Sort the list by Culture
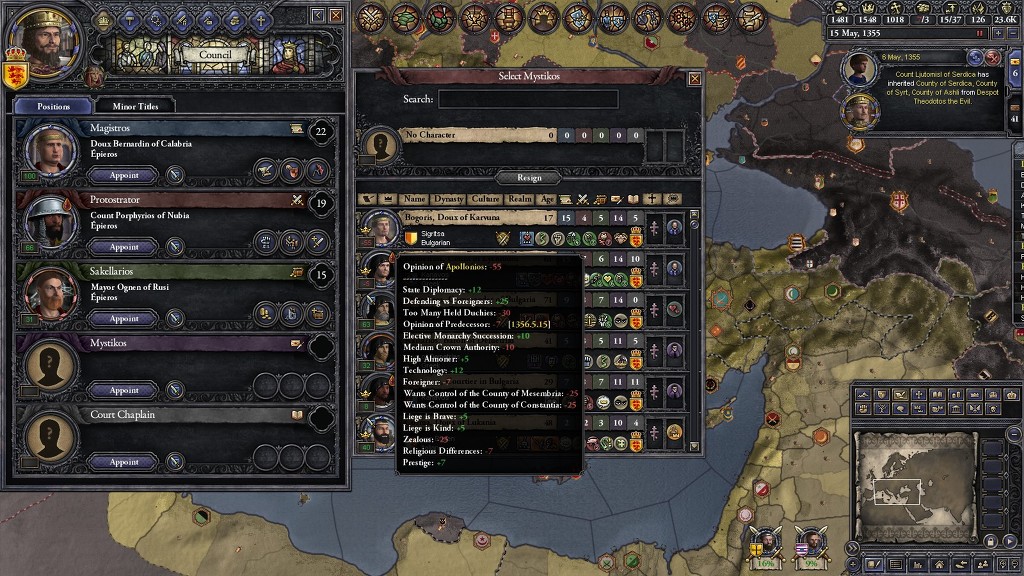This screenshot has width=1024, height=576. click(486, 199)
